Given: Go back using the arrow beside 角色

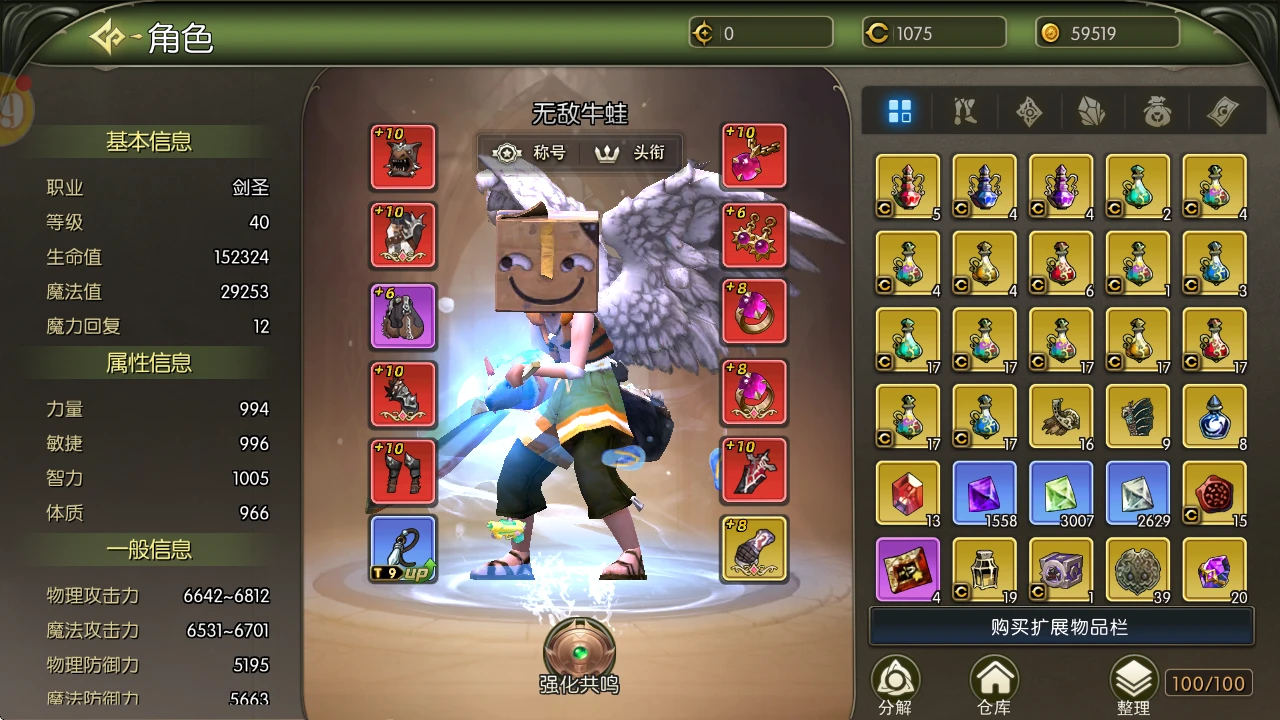Looking at the screenshot, I should [x=107, y=38].
